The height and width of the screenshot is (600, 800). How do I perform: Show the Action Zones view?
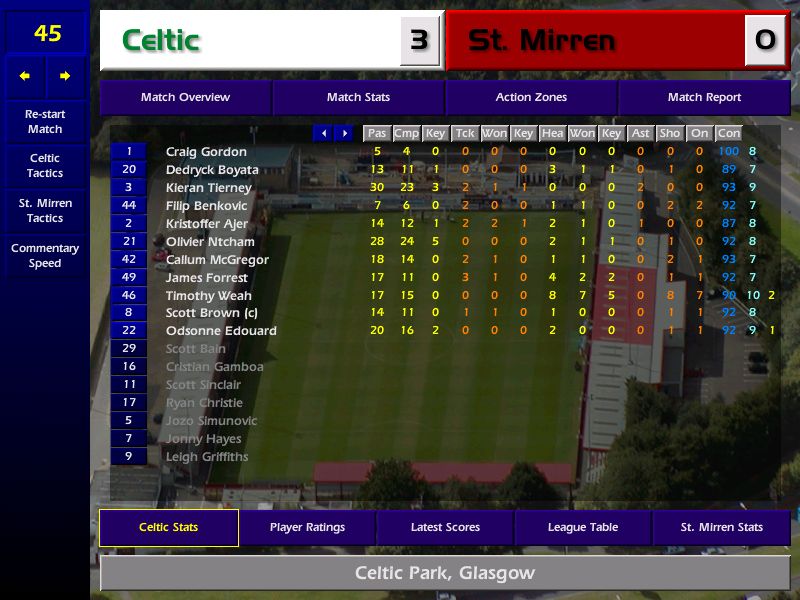click(x=531, y=97)
